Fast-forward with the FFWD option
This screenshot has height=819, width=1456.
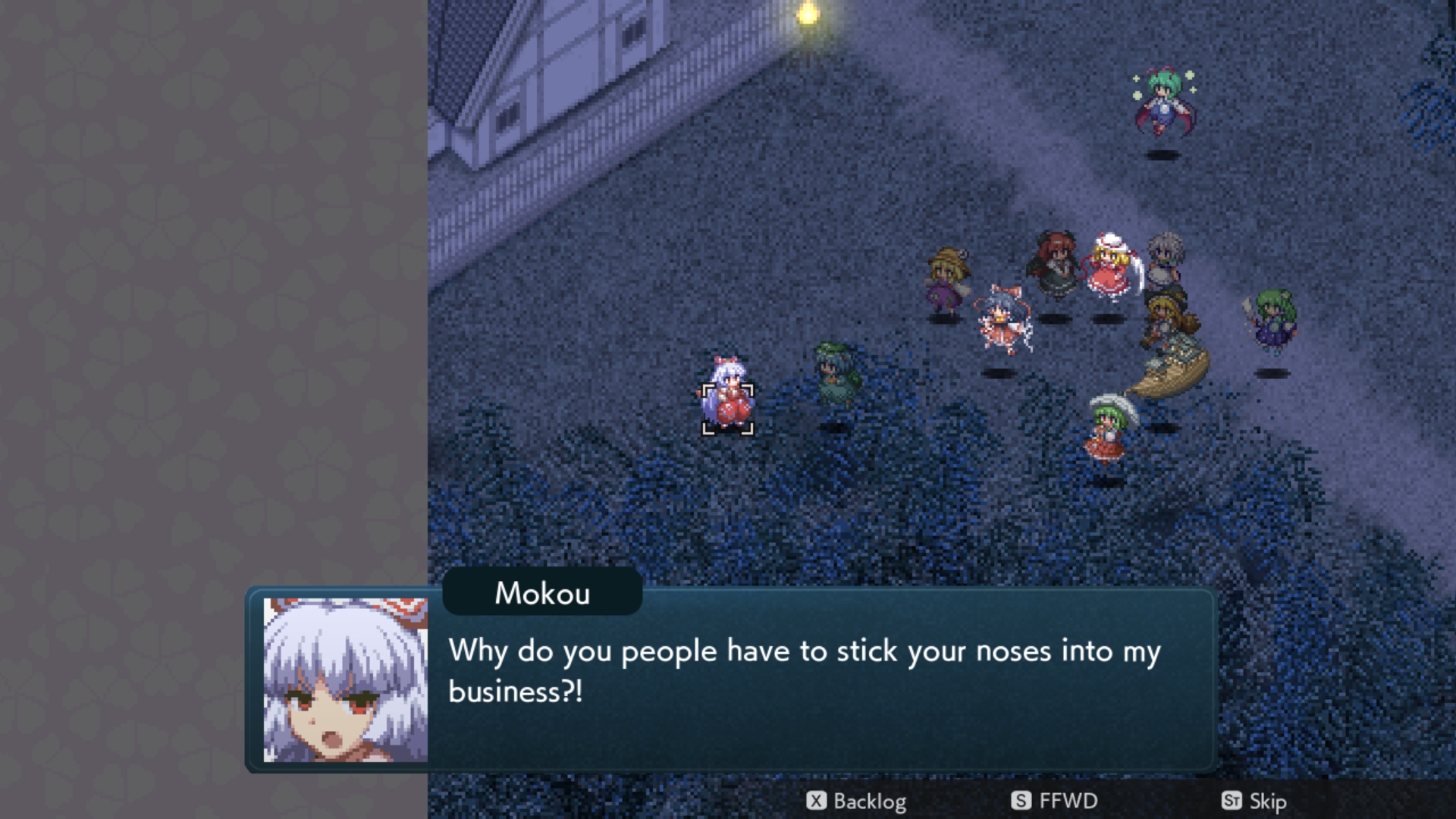[x=1055, y=801]
